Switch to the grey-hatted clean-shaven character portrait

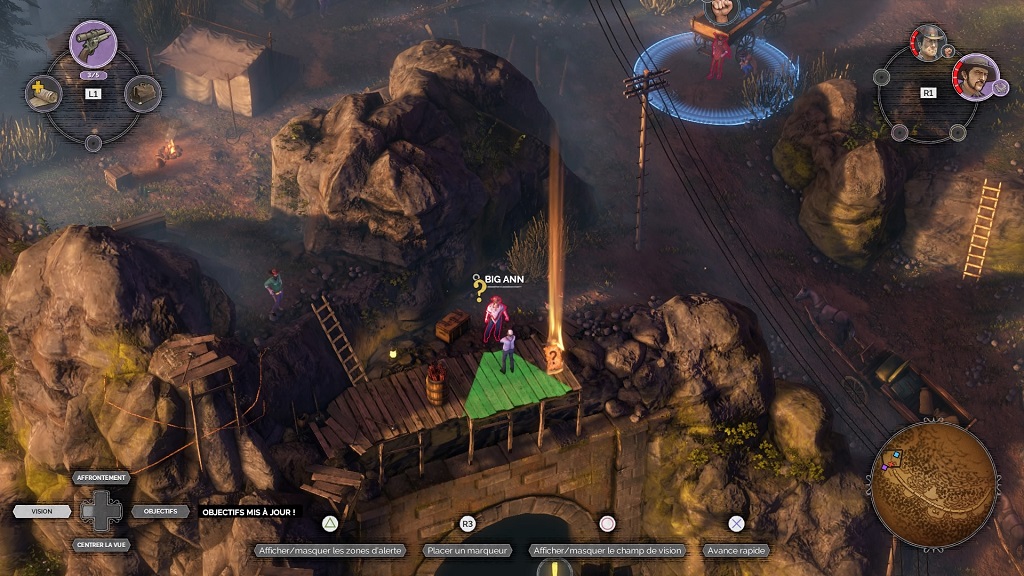929,43
